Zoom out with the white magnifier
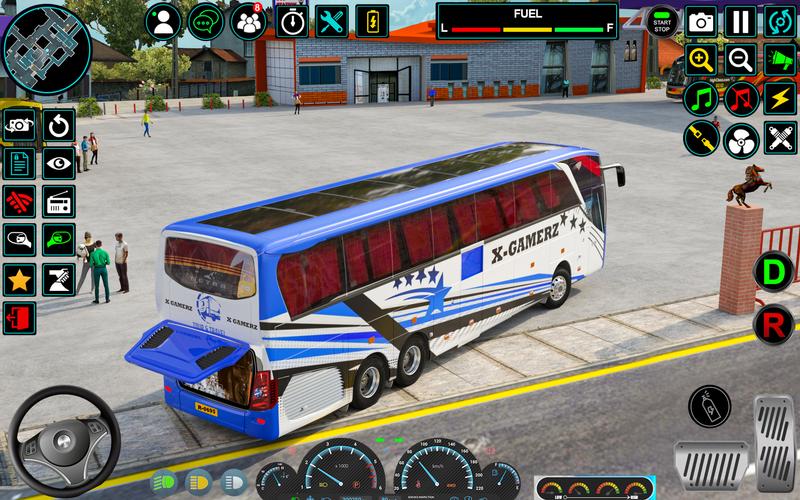Viewport: 800px width, 500px height. click(x=740, y=60)
